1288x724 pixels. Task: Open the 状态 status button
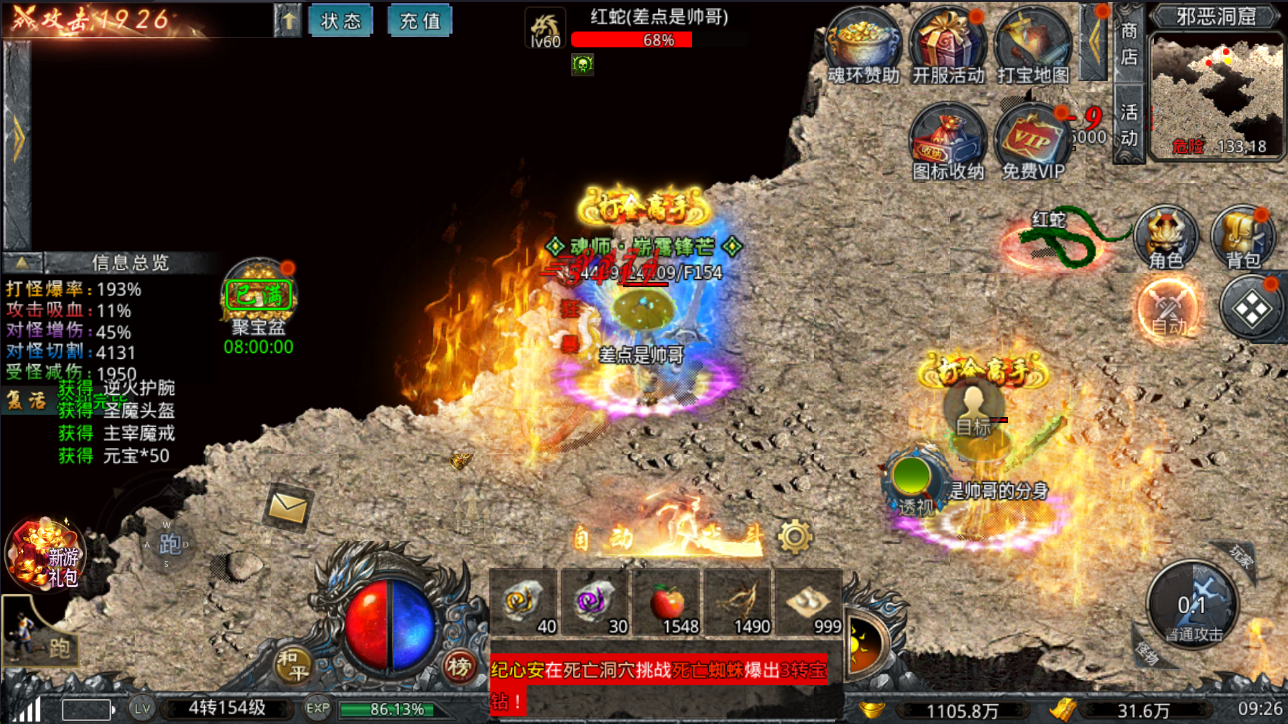341,21
